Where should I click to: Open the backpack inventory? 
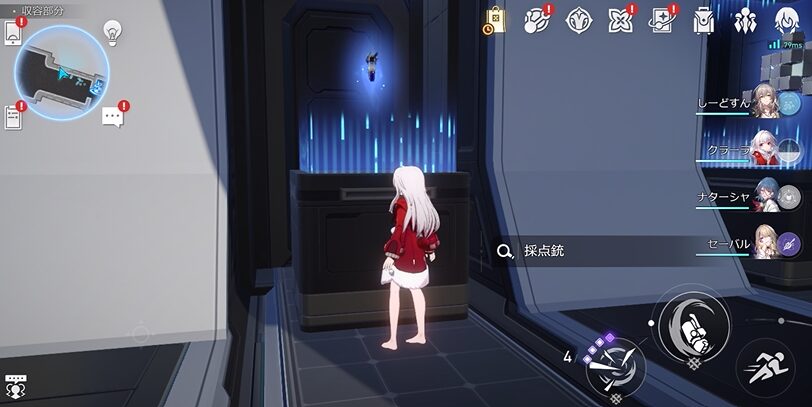coord(703,20)
